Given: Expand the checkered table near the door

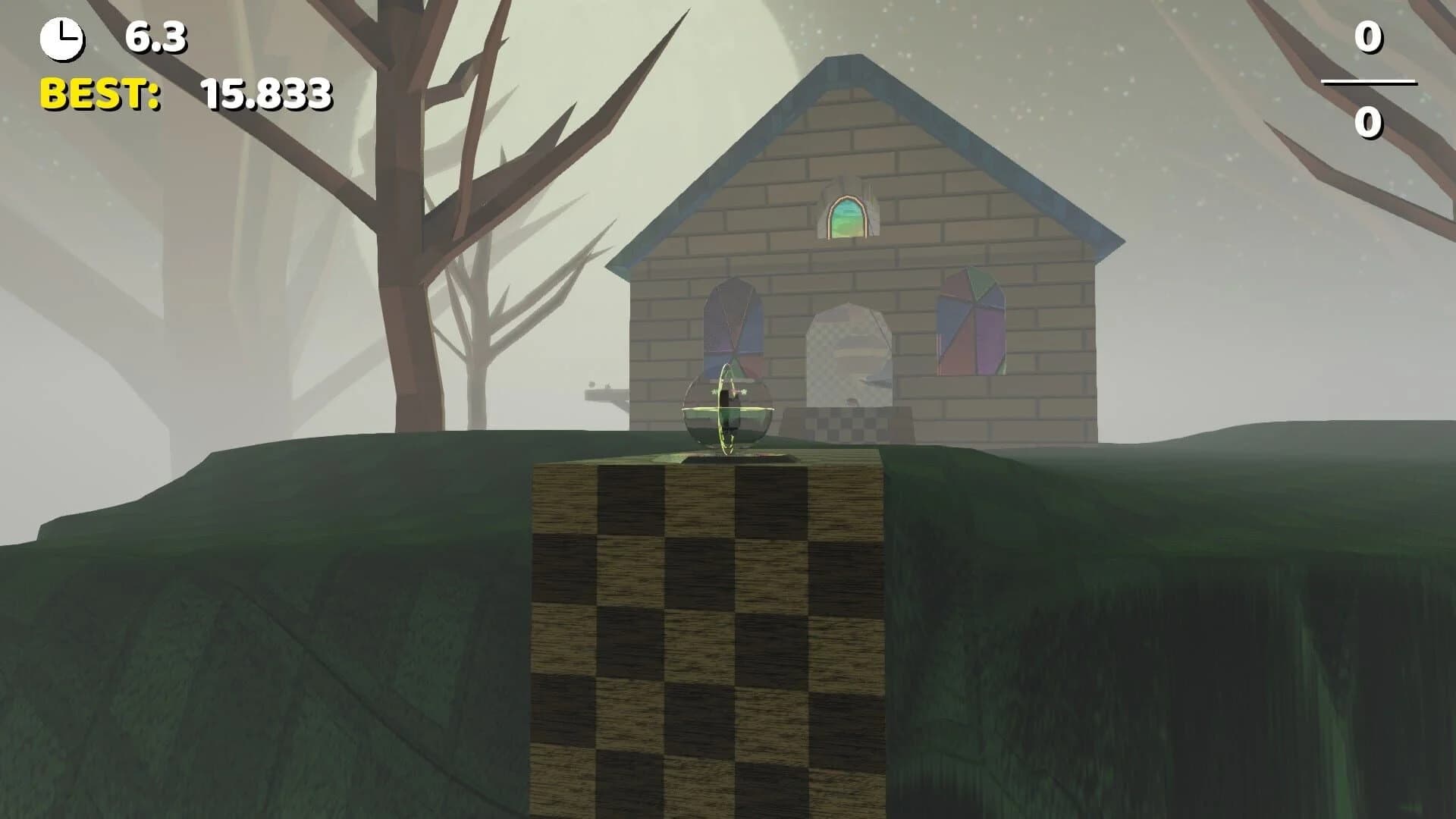Looking at the screenshot, I should tap(849, 425).
